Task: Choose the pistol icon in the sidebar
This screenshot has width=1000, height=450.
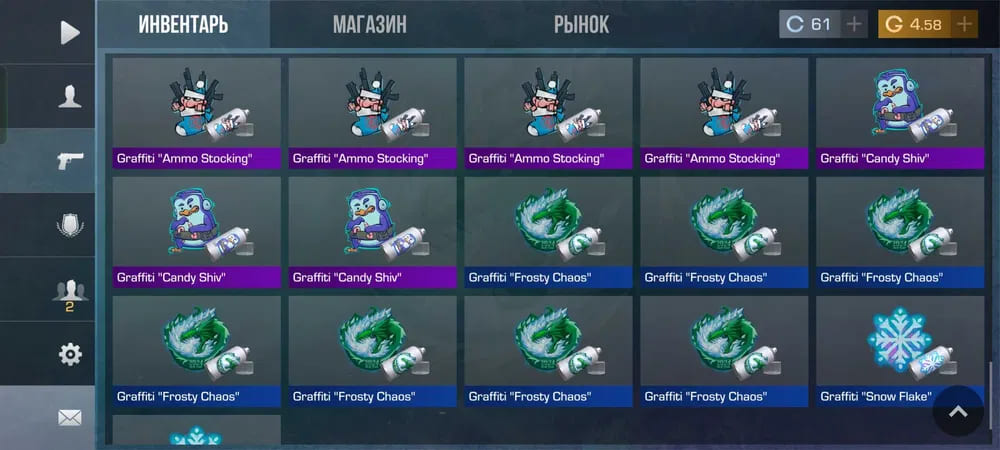Action: point(69,160)
